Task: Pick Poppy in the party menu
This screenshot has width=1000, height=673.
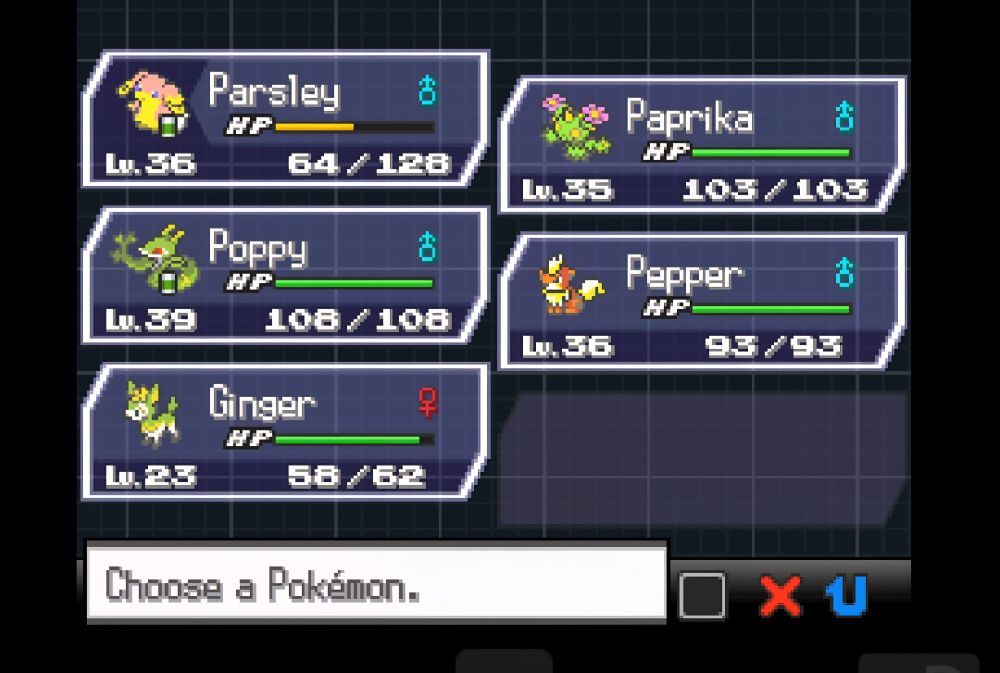Action: click(x=285, y=277)
